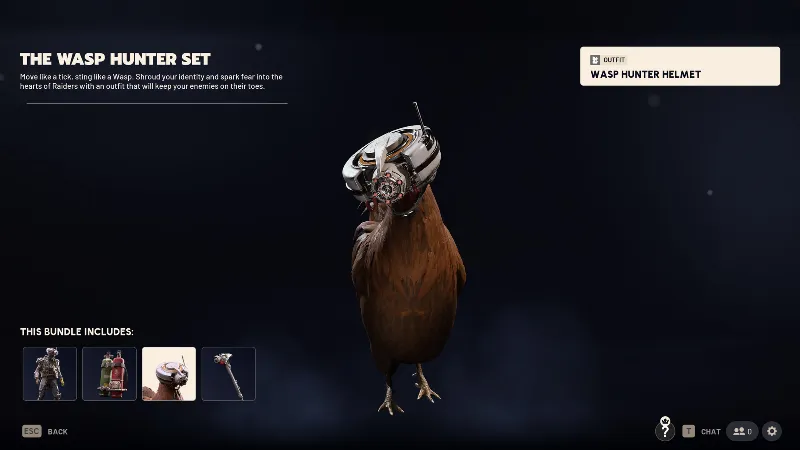The width and height of the screenshot is (800, 450).
Task: Open the friends party list
Action: tap(741, 431)
